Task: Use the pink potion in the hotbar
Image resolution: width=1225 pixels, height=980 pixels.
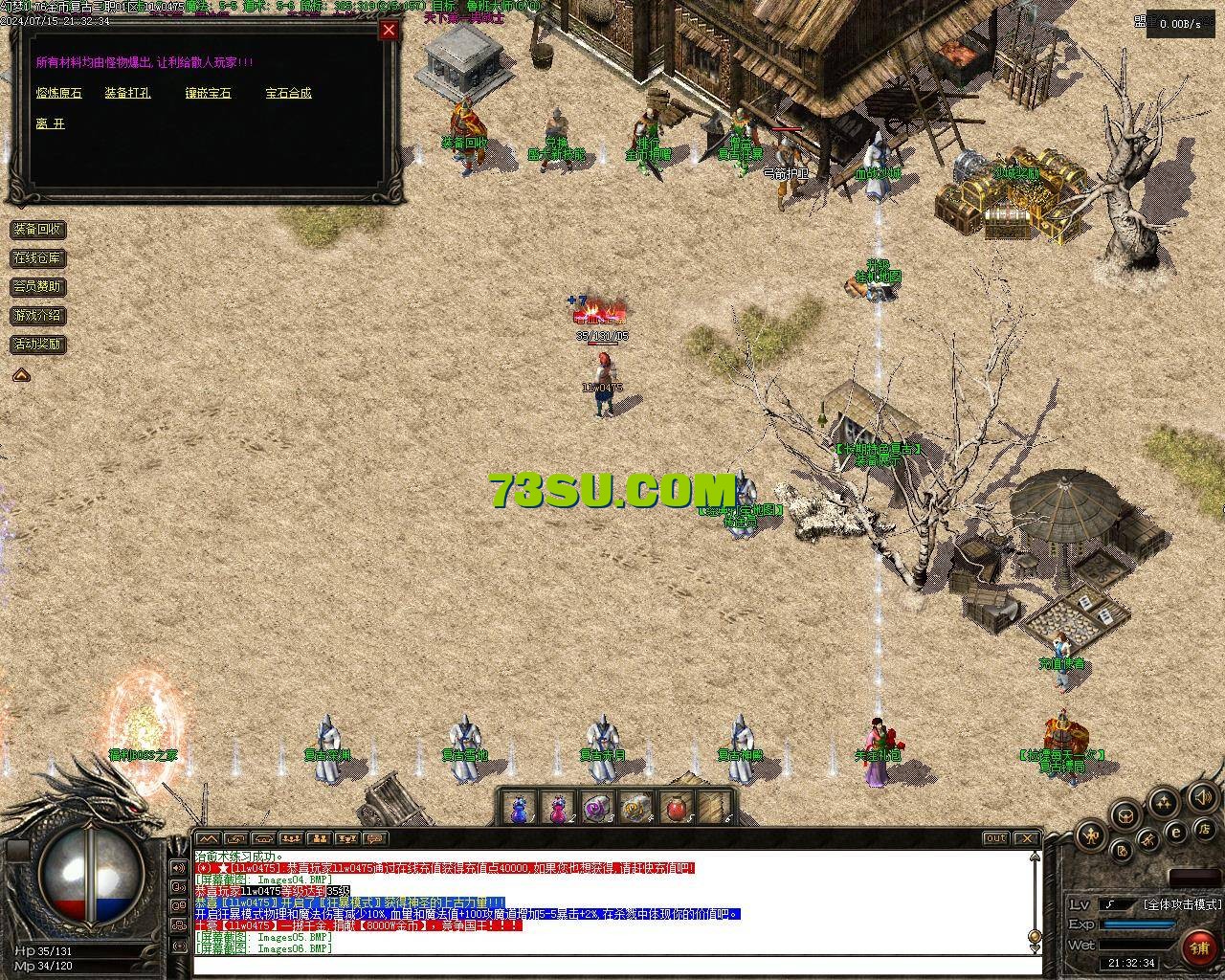Action: point(558,810)
